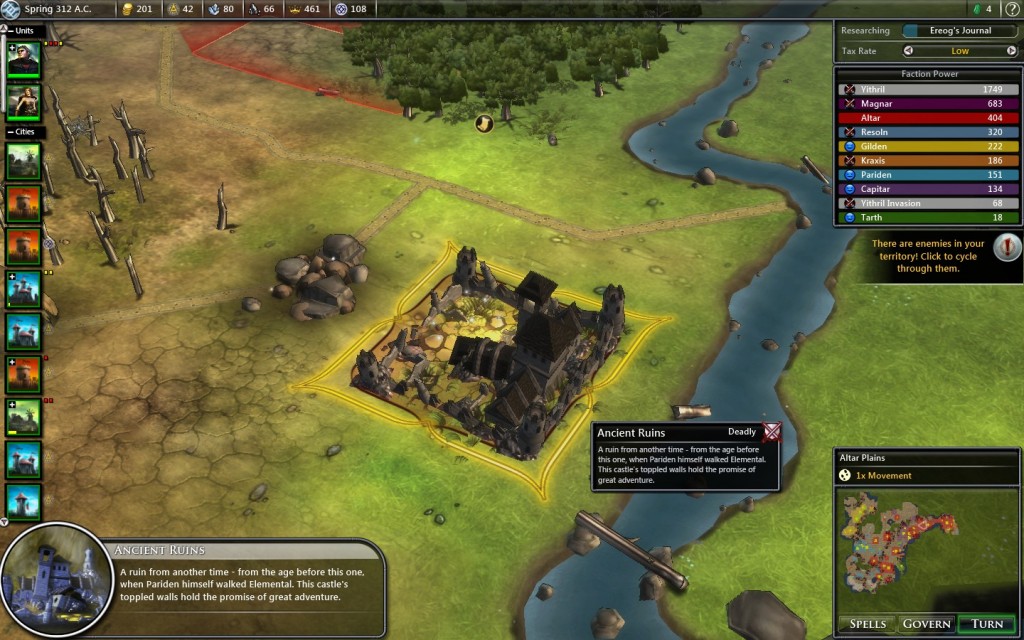The height and width of the screenshot is (640, 1024).
Task: Open the Govern panel
Action: coord(926,623)
